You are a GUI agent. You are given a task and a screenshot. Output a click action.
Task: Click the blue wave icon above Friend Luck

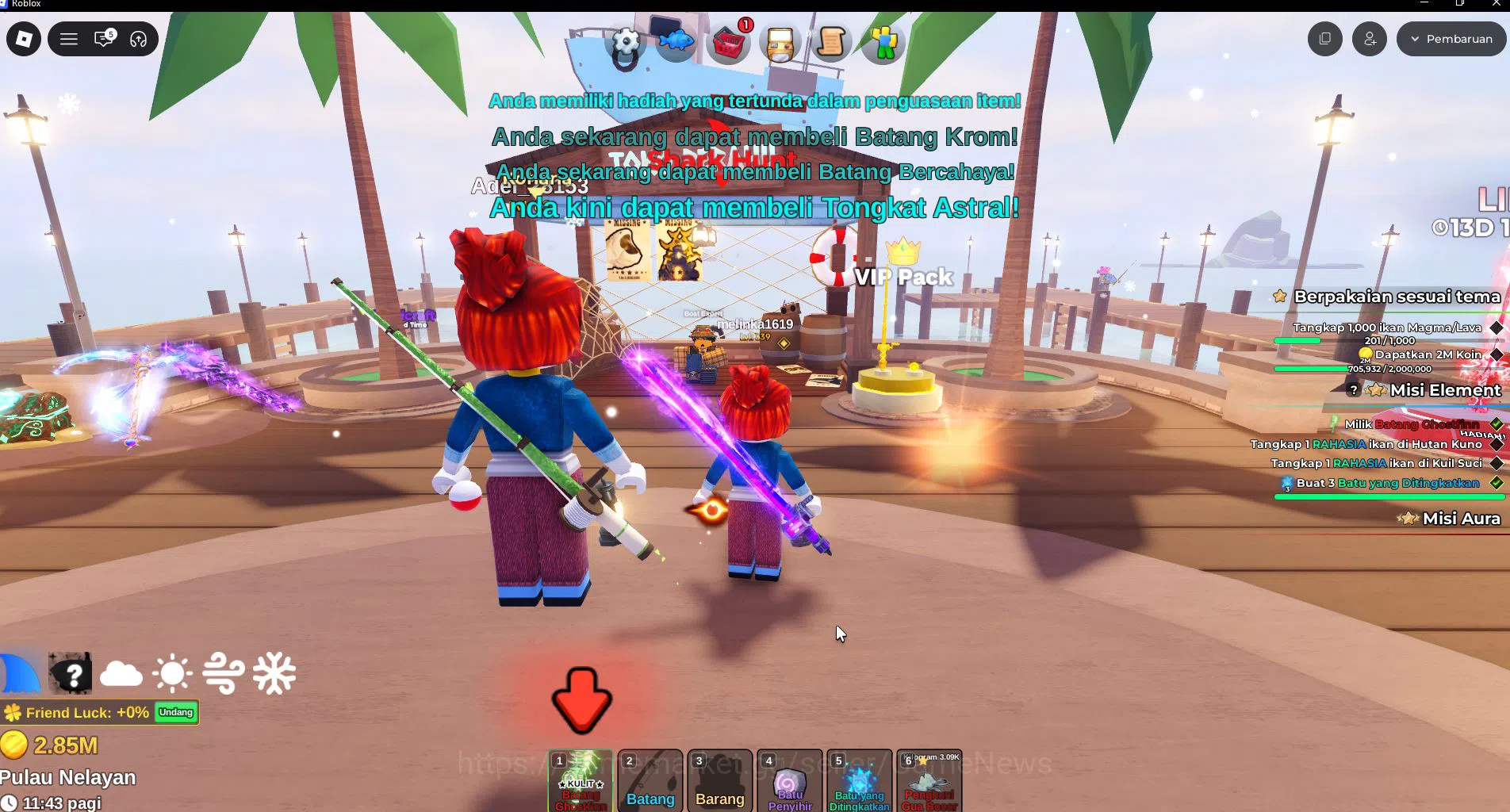click(20, 674)
